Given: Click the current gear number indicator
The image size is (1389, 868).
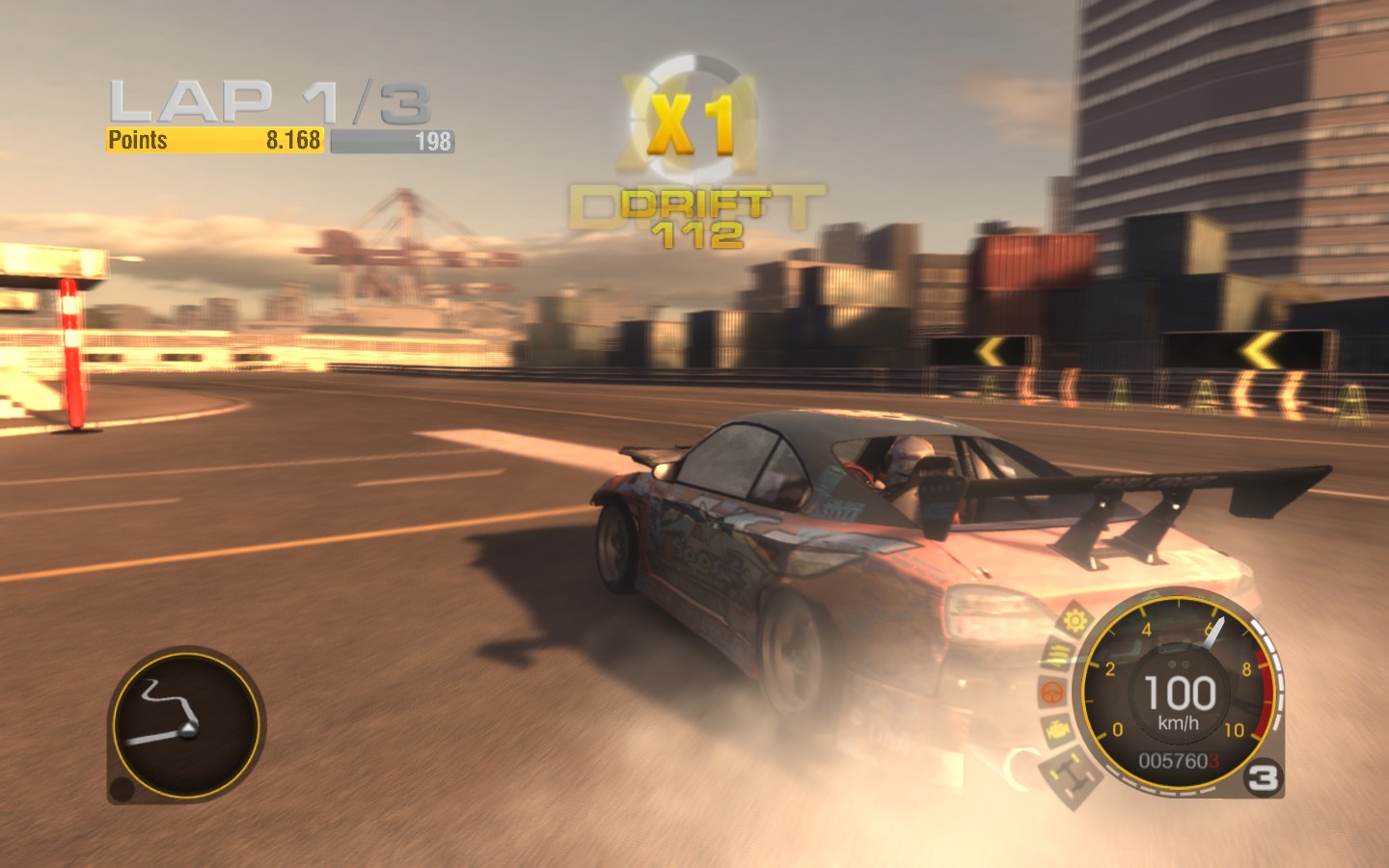Looking at the screenshot, I should click(1263, 777).
